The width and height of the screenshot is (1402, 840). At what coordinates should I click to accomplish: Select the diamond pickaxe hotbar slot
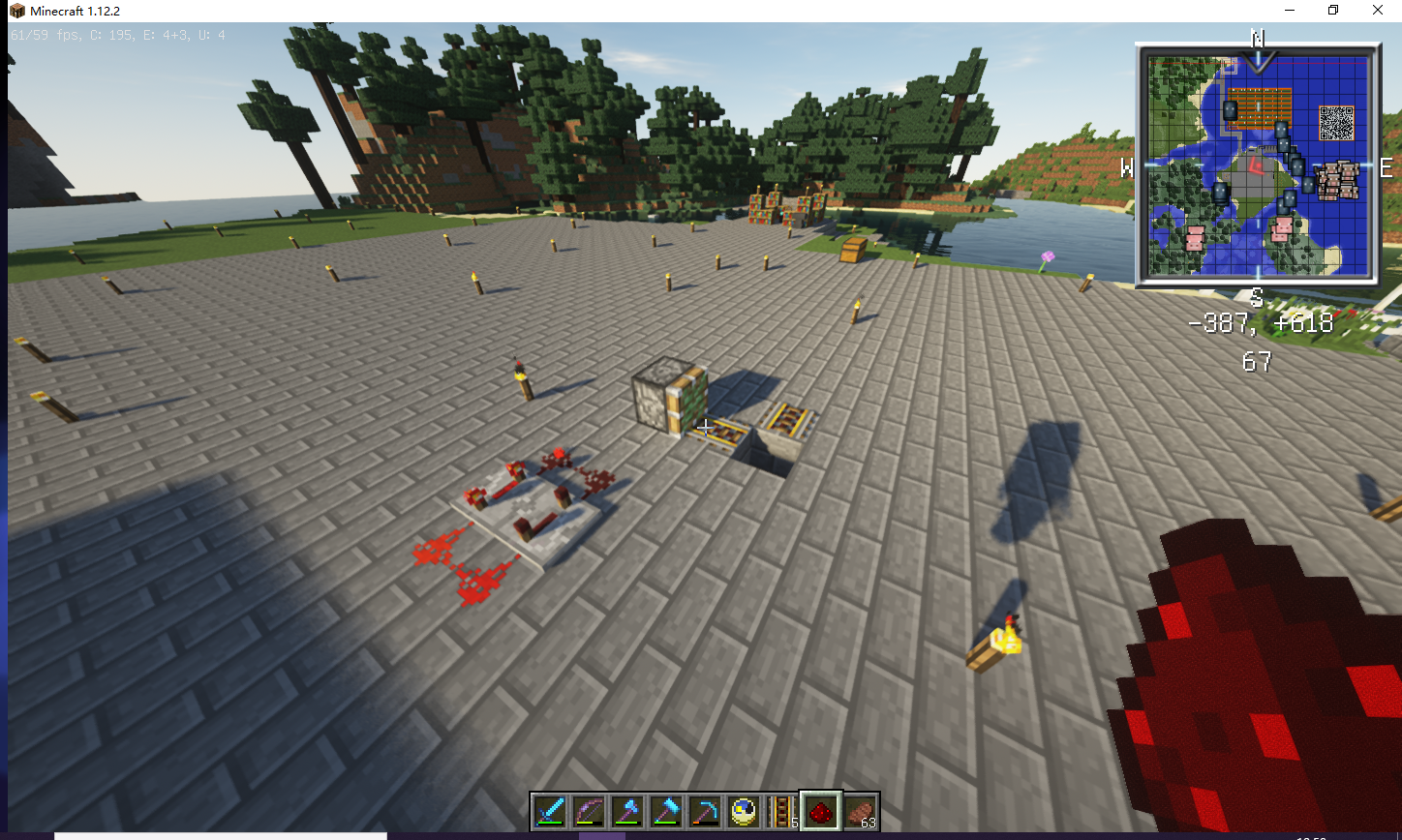click(704, 811)
